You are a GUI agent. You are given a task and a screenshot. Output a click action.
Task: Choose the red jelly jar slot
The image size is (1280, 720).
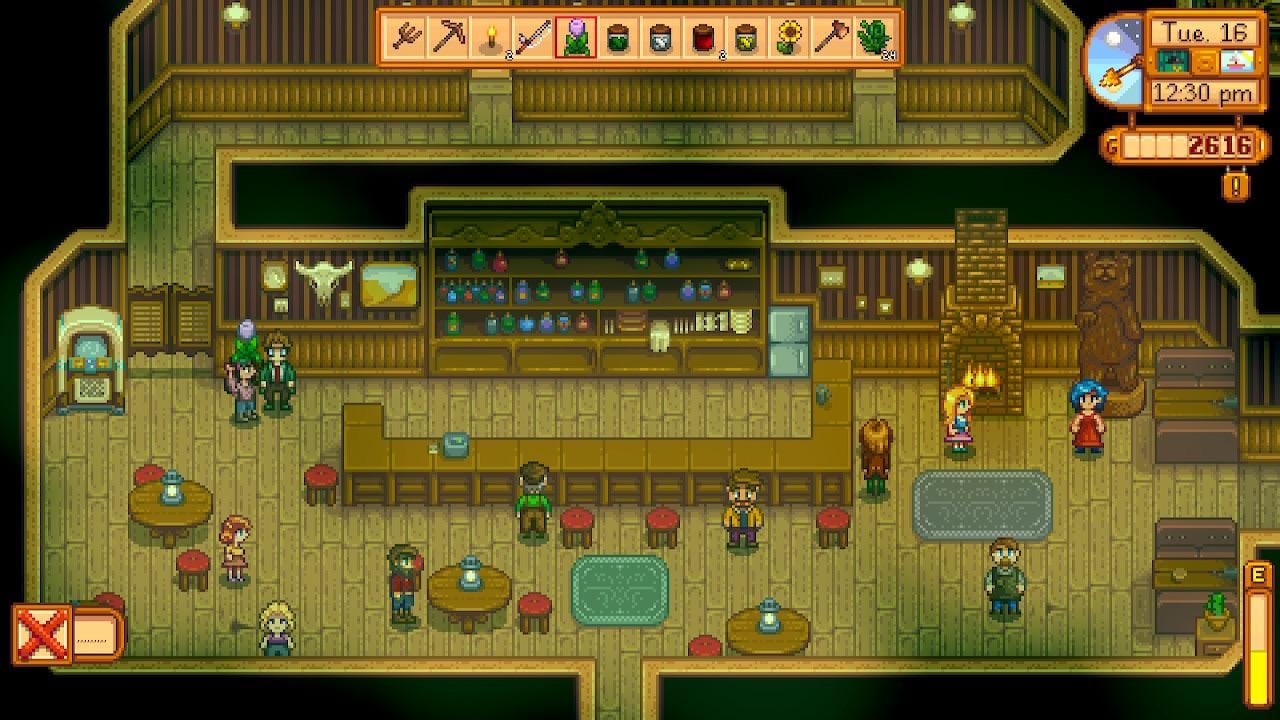coord(704,38)
